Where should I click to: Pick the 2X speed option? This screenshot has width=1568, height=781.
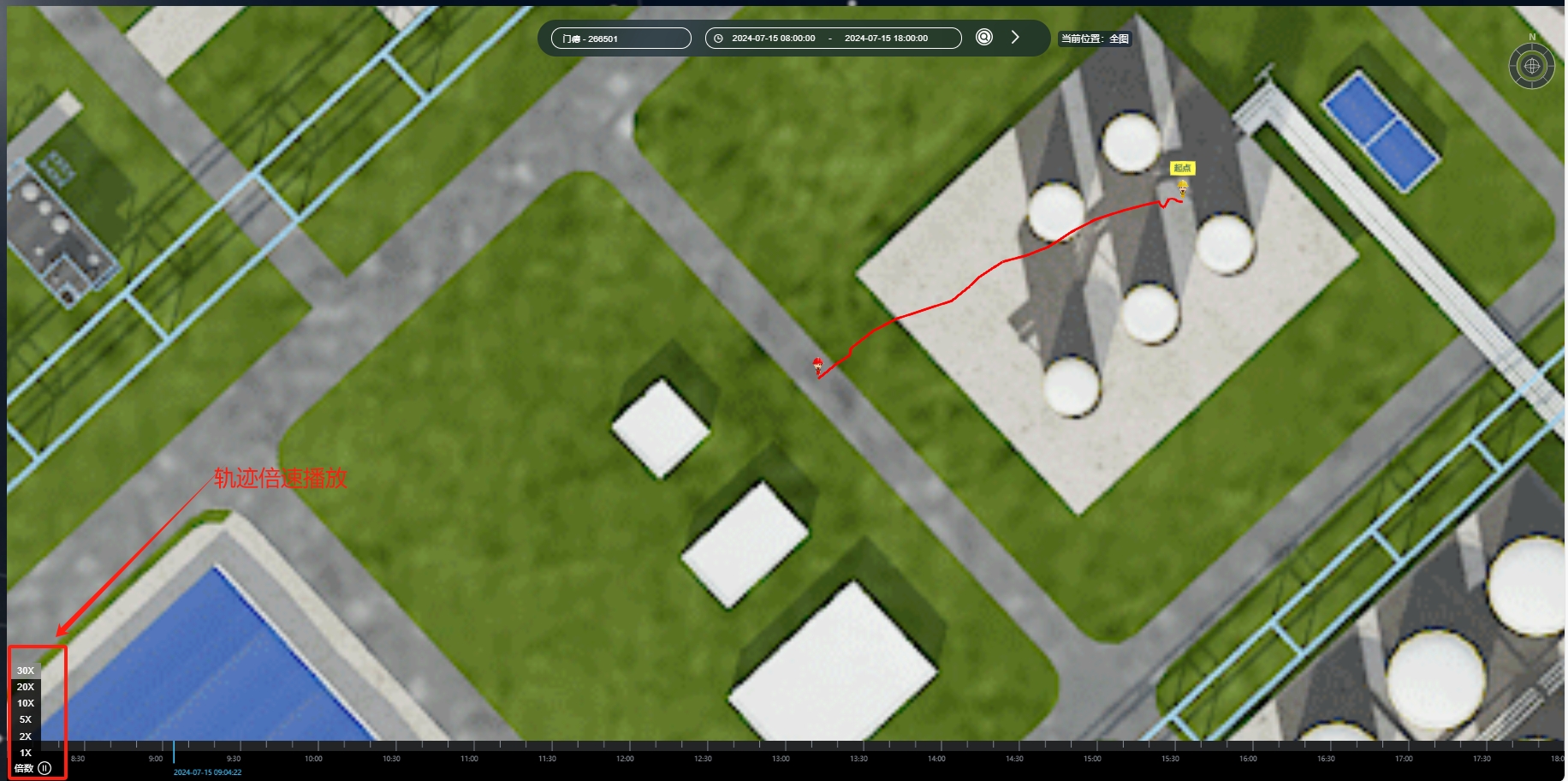[x=26, y=736]
